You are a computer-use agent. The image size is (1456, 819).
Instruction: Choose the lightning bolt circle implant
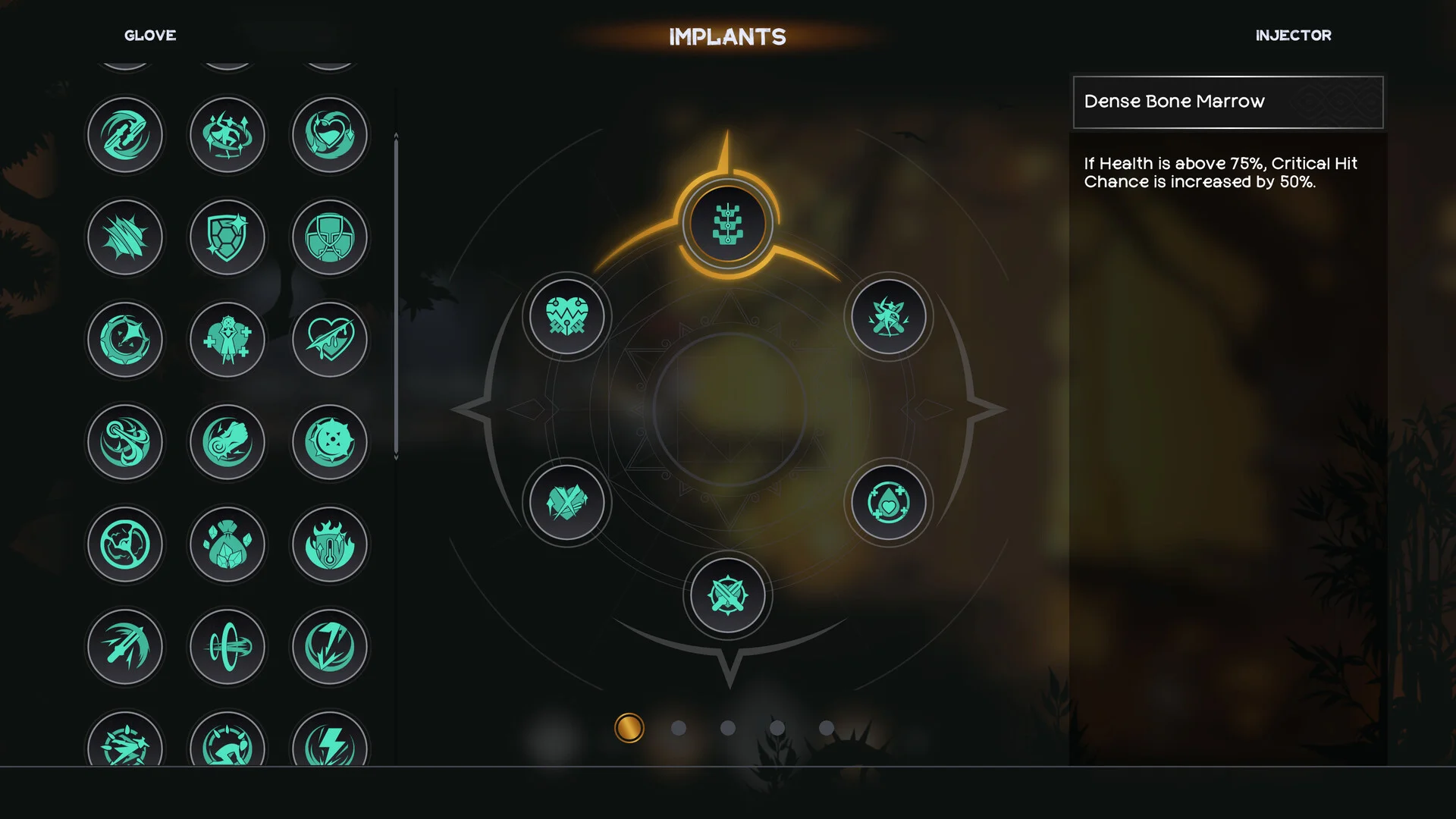tap(330, 647)
